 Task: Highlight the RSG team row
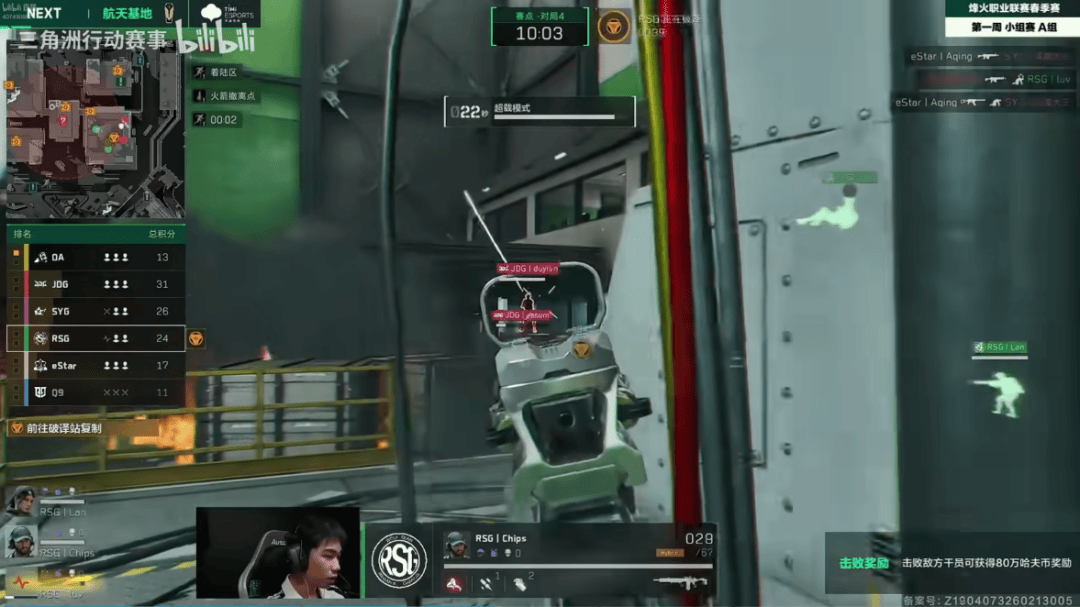pos(96,338)
